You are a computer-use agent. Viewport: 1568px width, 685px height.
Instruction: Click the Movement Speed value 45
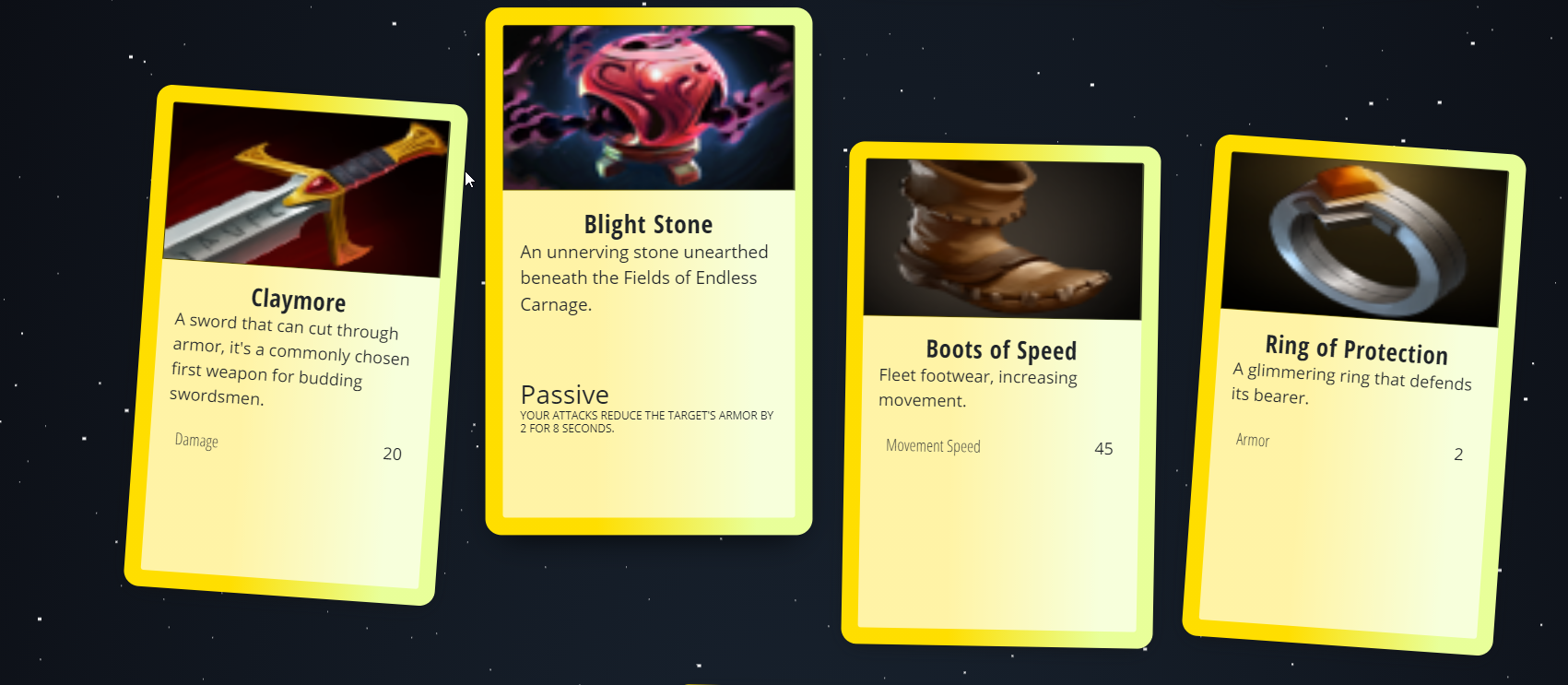(1104, 448)
